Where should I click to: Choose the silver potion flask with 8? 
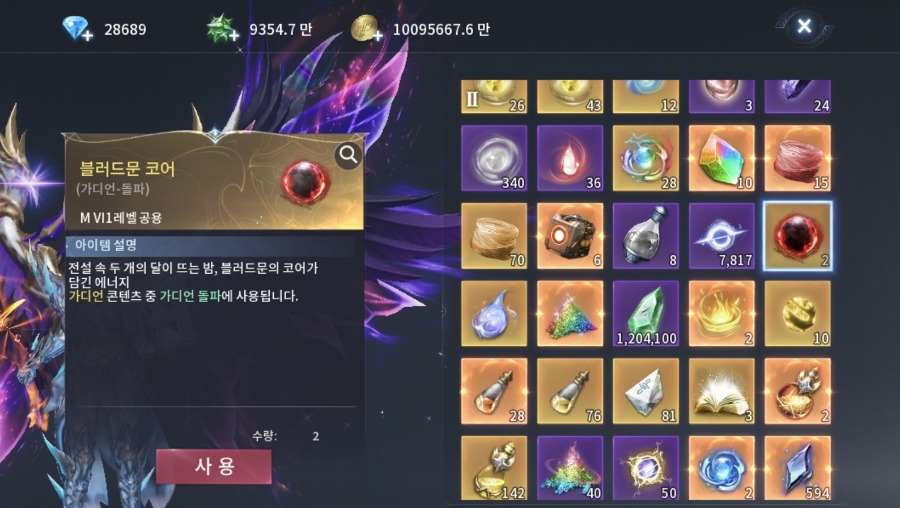point(645,236)
